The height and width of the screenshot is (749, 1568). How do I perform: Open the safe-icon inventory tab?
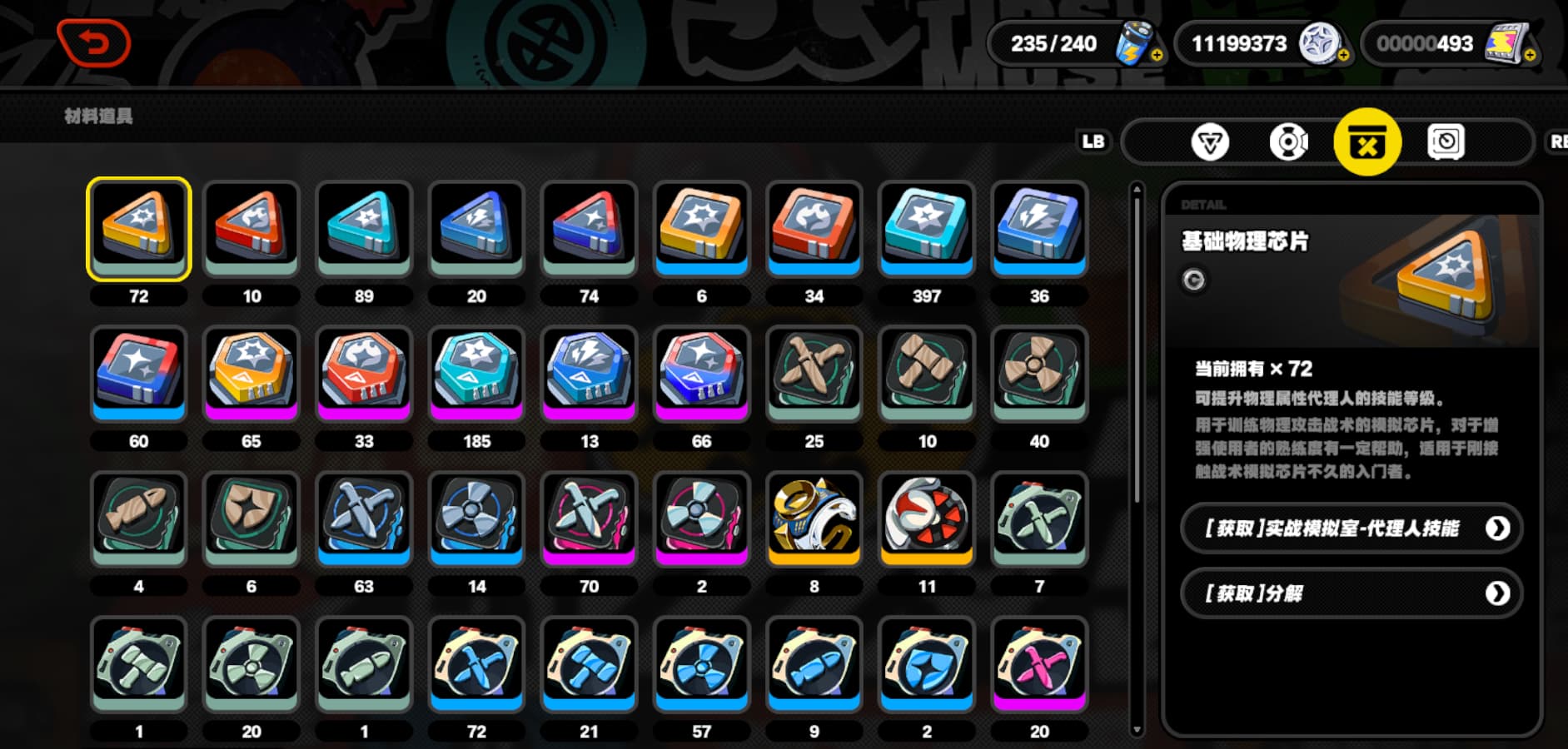click(1446, 142)
